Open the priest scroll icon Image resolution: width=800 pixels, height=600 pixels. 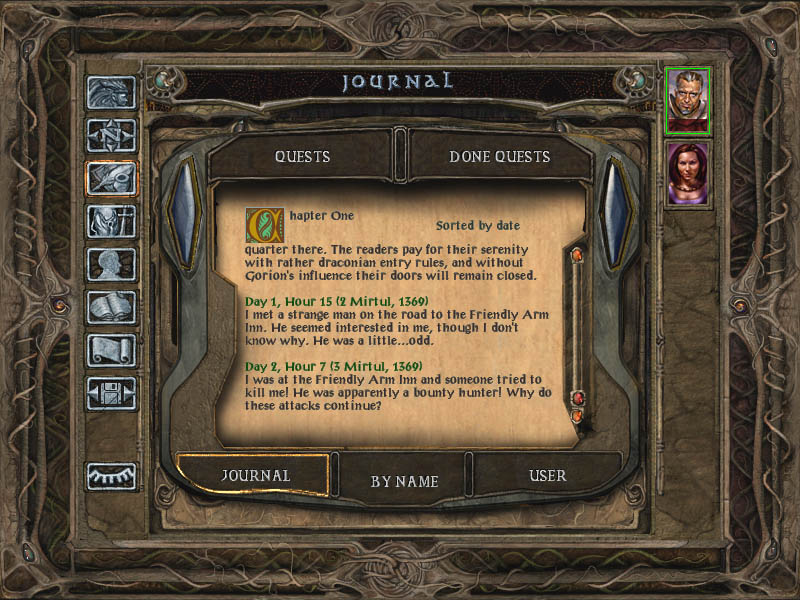[x=111, y=350]
